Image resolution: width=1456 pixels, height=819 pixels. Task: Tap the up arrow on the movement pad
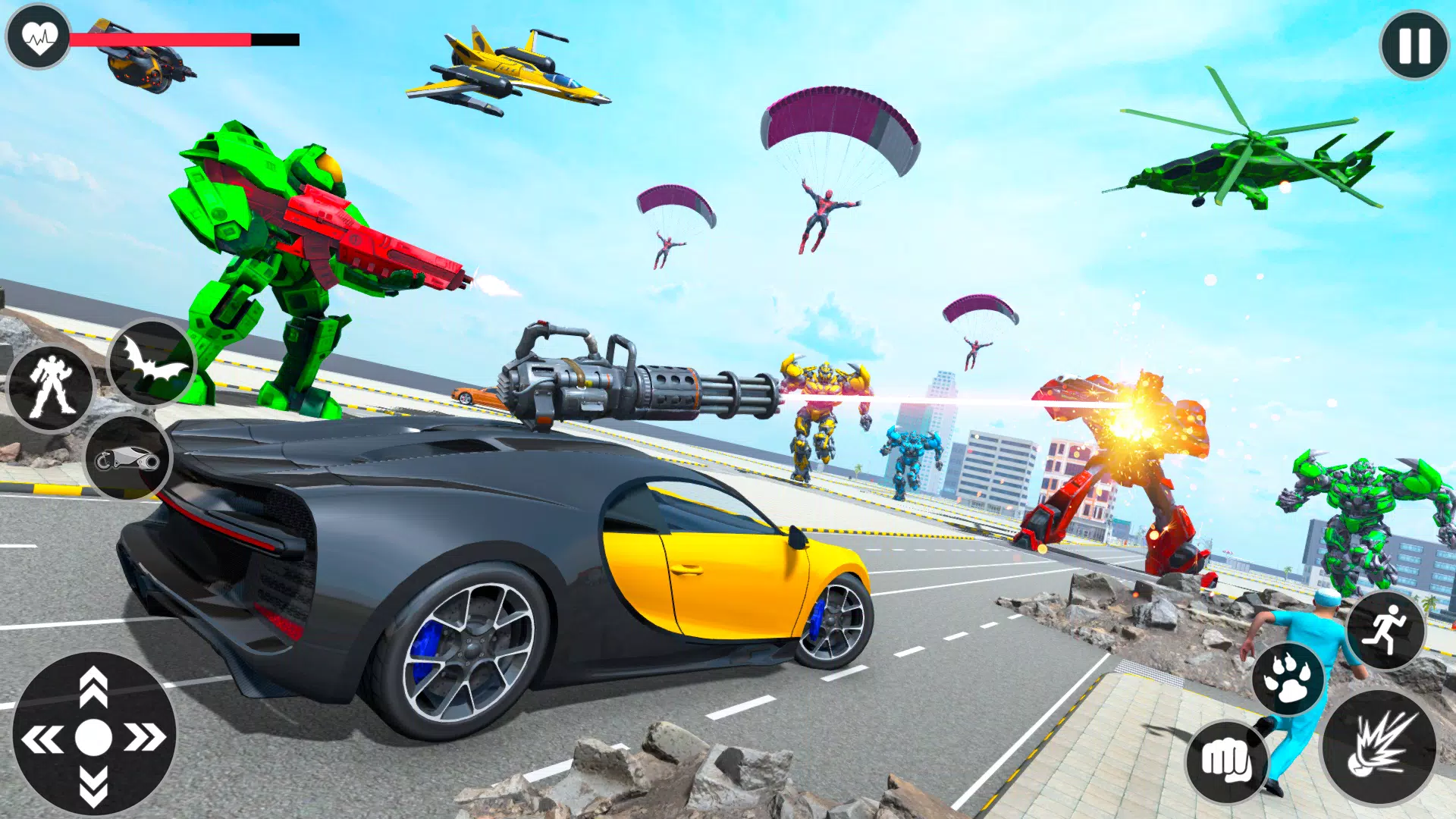click(93, 686)
